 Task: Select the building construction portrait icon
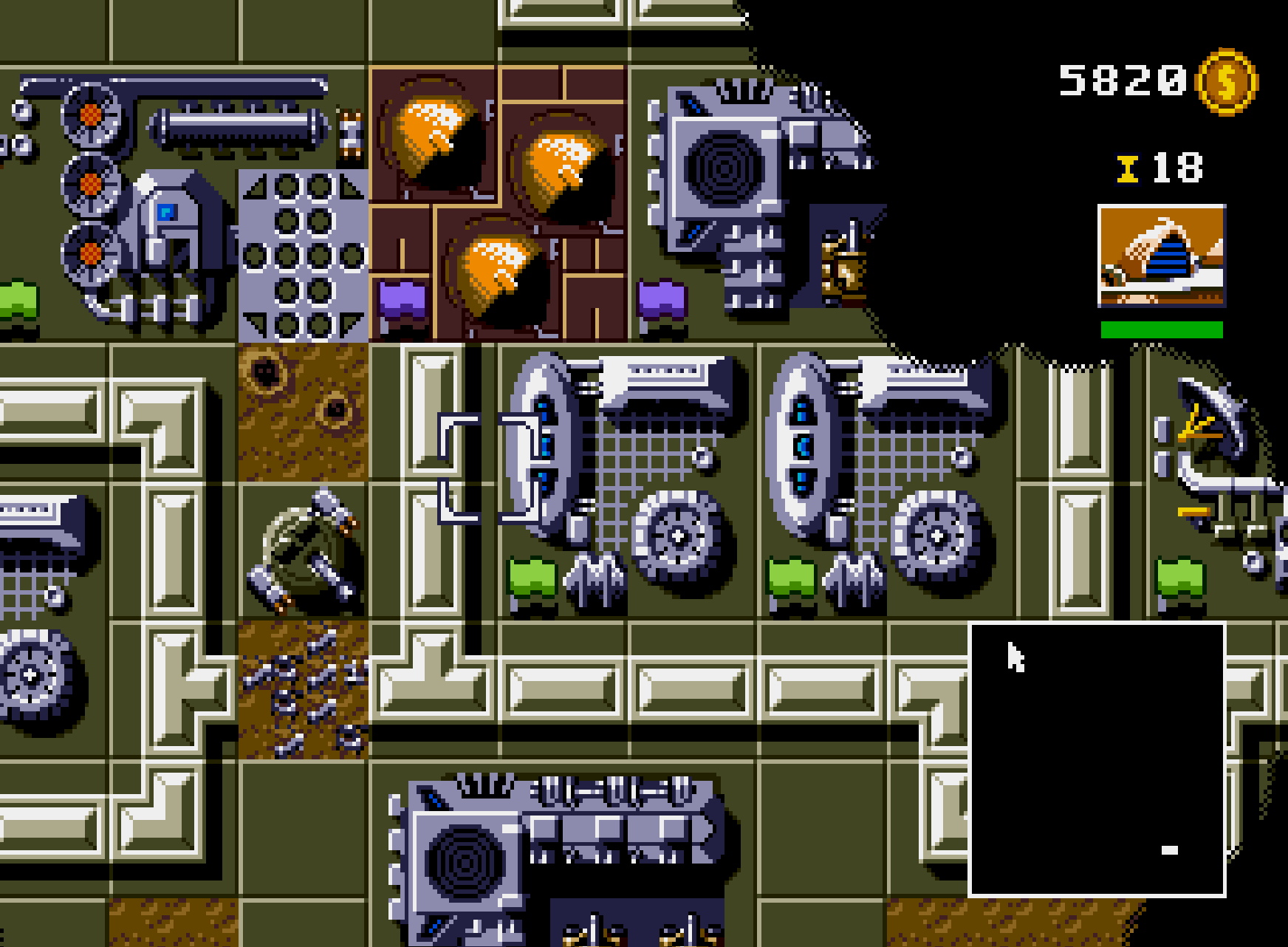[1161, 256]
